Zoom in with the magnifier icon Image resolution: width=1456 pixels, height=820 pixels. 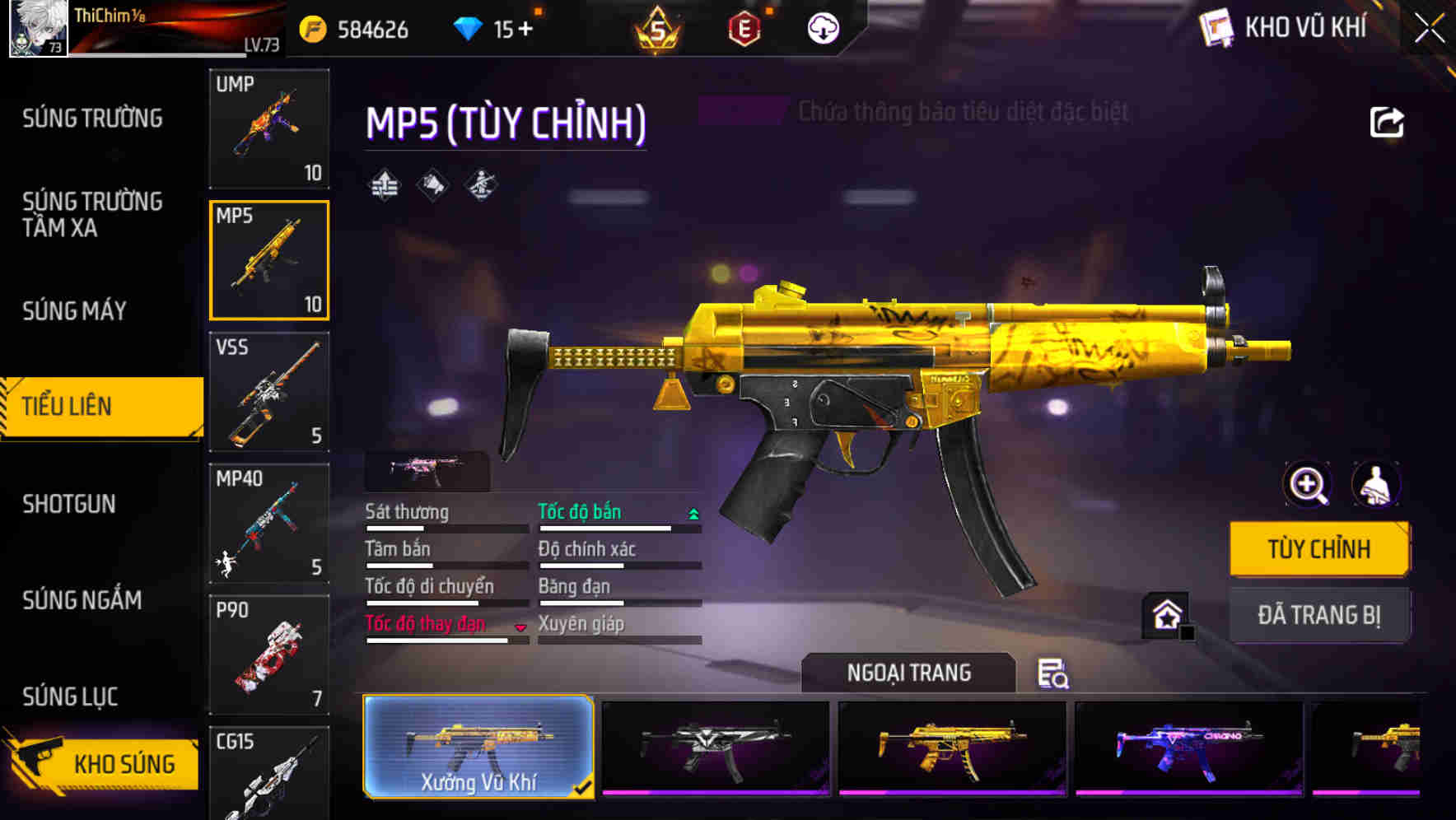click(x=1308, y=485)
